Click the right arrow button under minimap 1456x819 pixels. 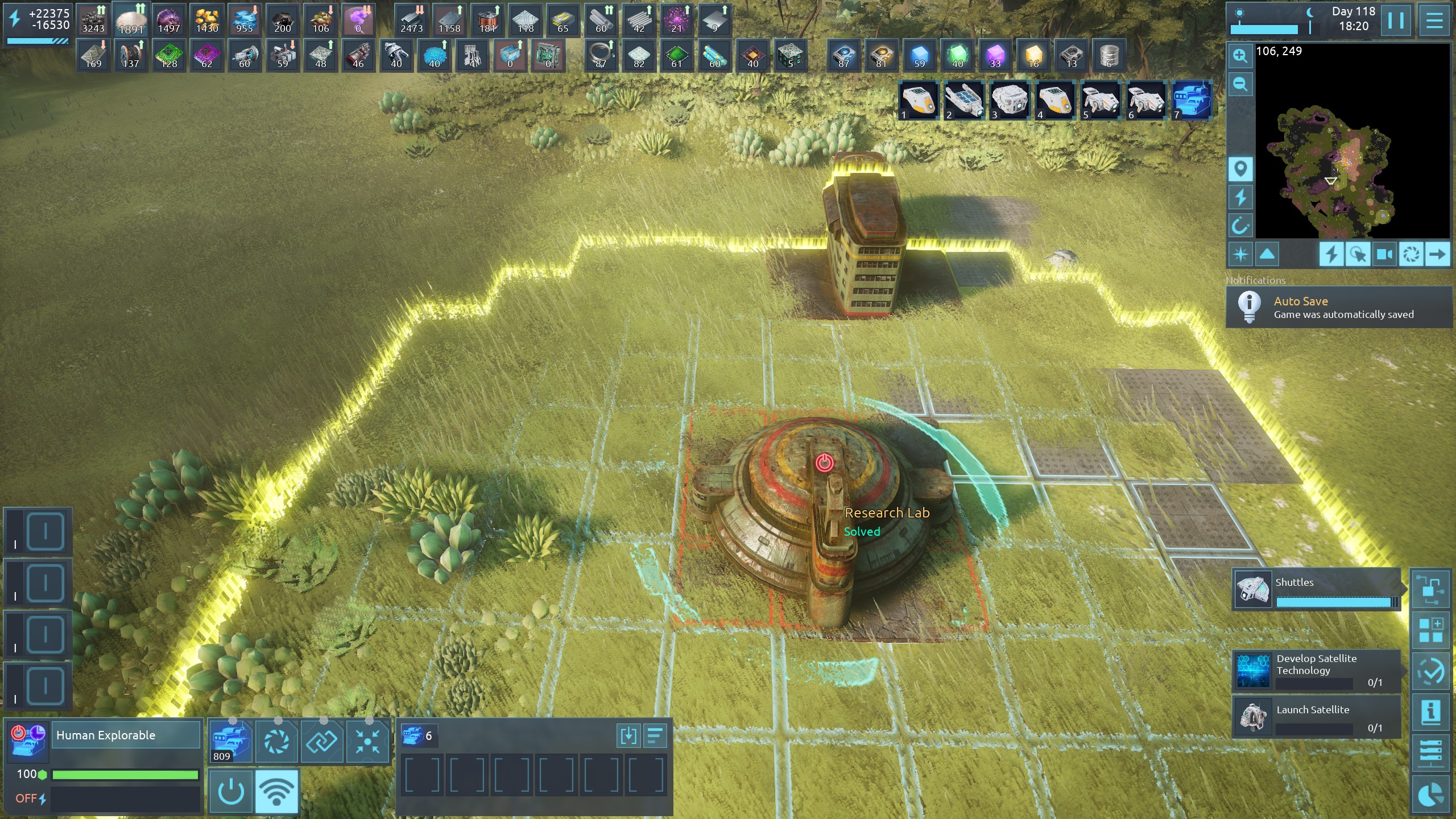tap(1437, 254)
